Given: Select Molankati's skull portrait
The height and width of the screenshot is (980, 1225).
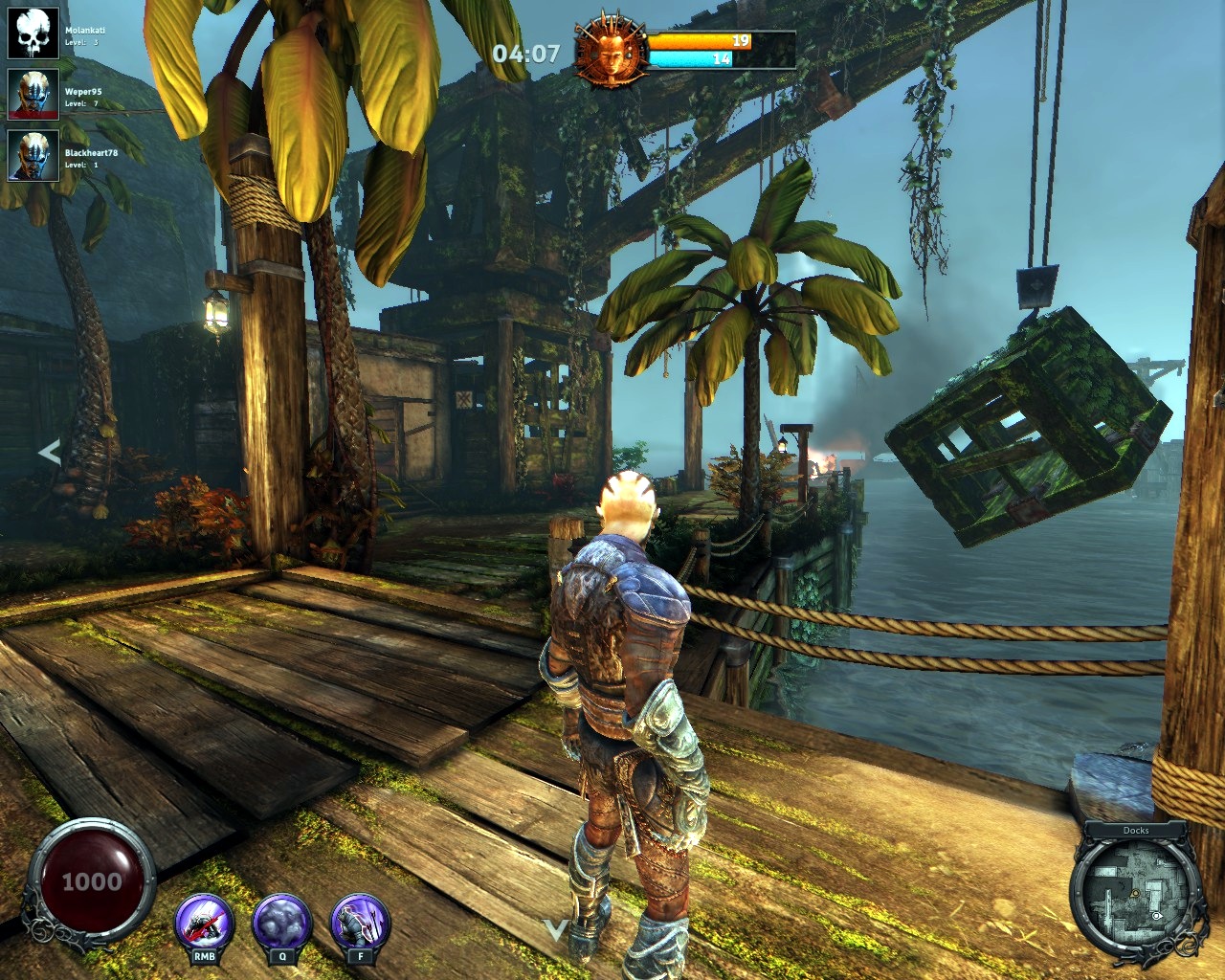Looking at the screenshot, I should point(33,33).
